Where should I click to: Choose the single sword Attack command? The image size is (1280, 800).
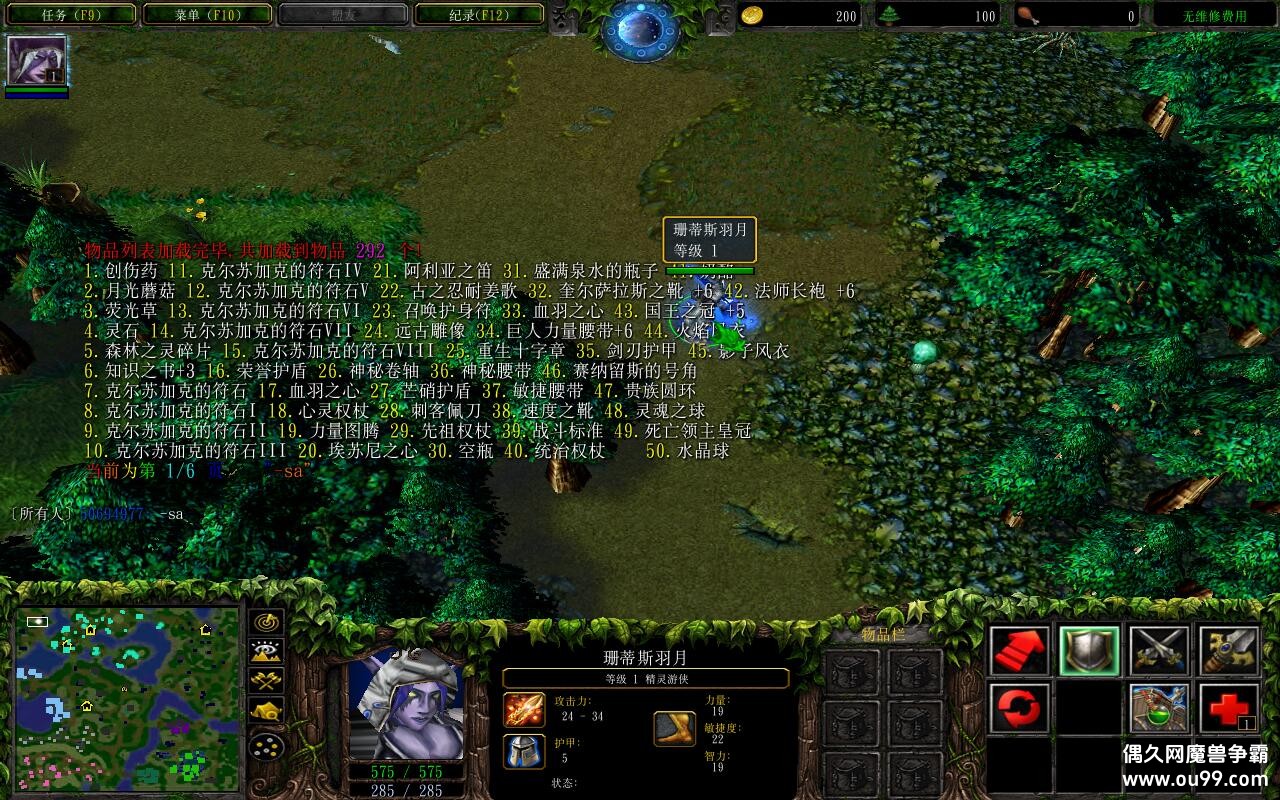click(x=1229, y=651)
